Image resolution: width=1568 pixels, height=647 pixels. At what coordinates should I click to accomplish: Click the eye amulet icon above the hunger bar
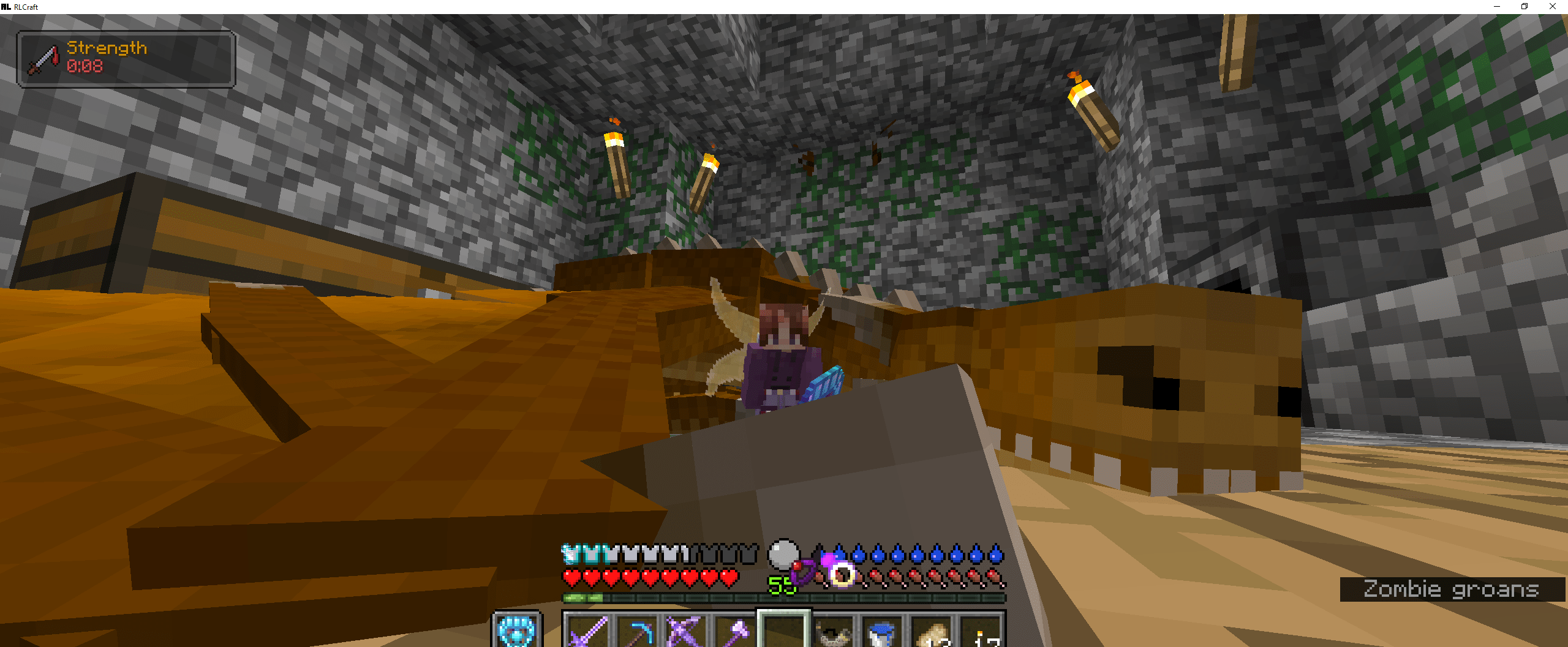click(843, 577)
